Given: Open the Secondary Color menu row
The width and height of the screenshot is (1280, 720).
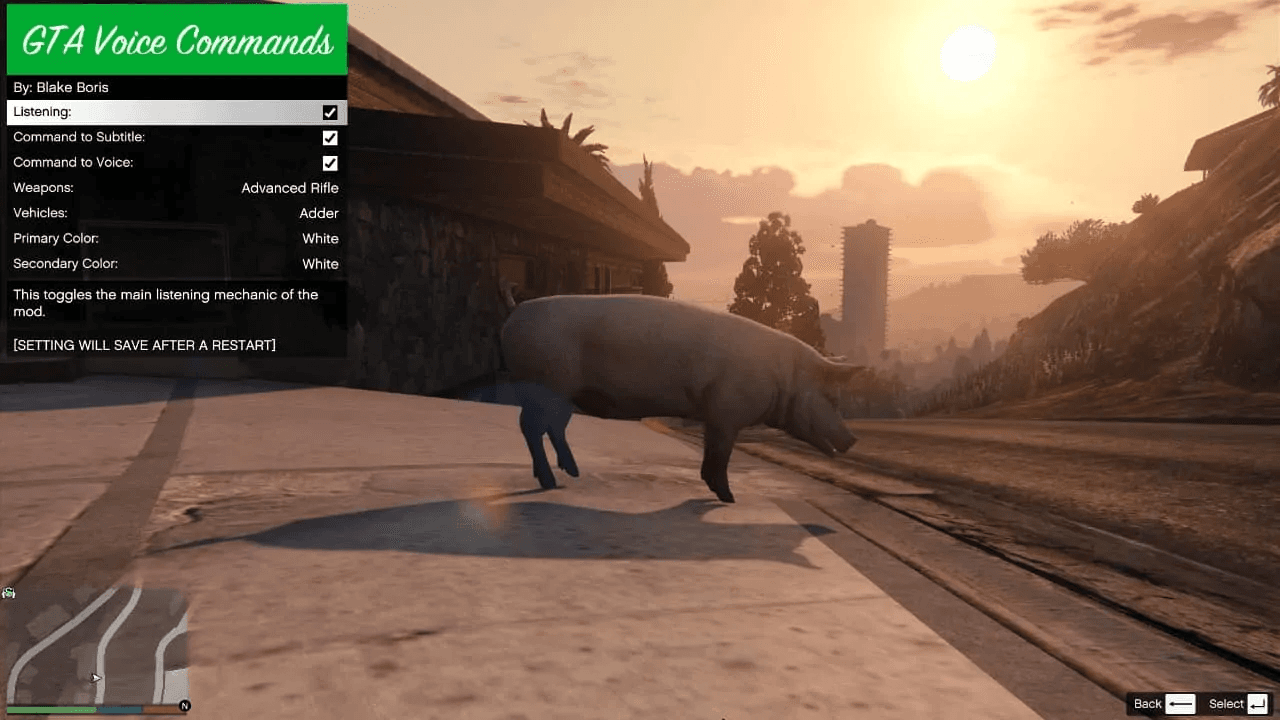Looking at the screenshot, I should tap(176, 264).
